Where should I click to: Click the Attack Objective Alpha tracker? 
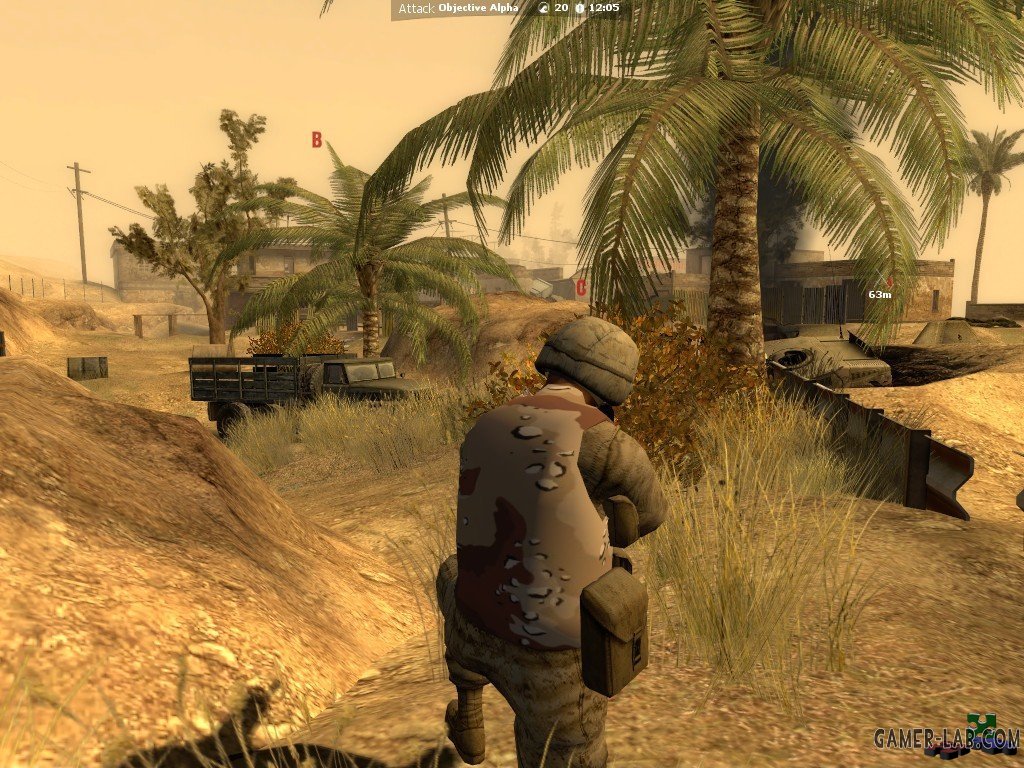(459, 8)
